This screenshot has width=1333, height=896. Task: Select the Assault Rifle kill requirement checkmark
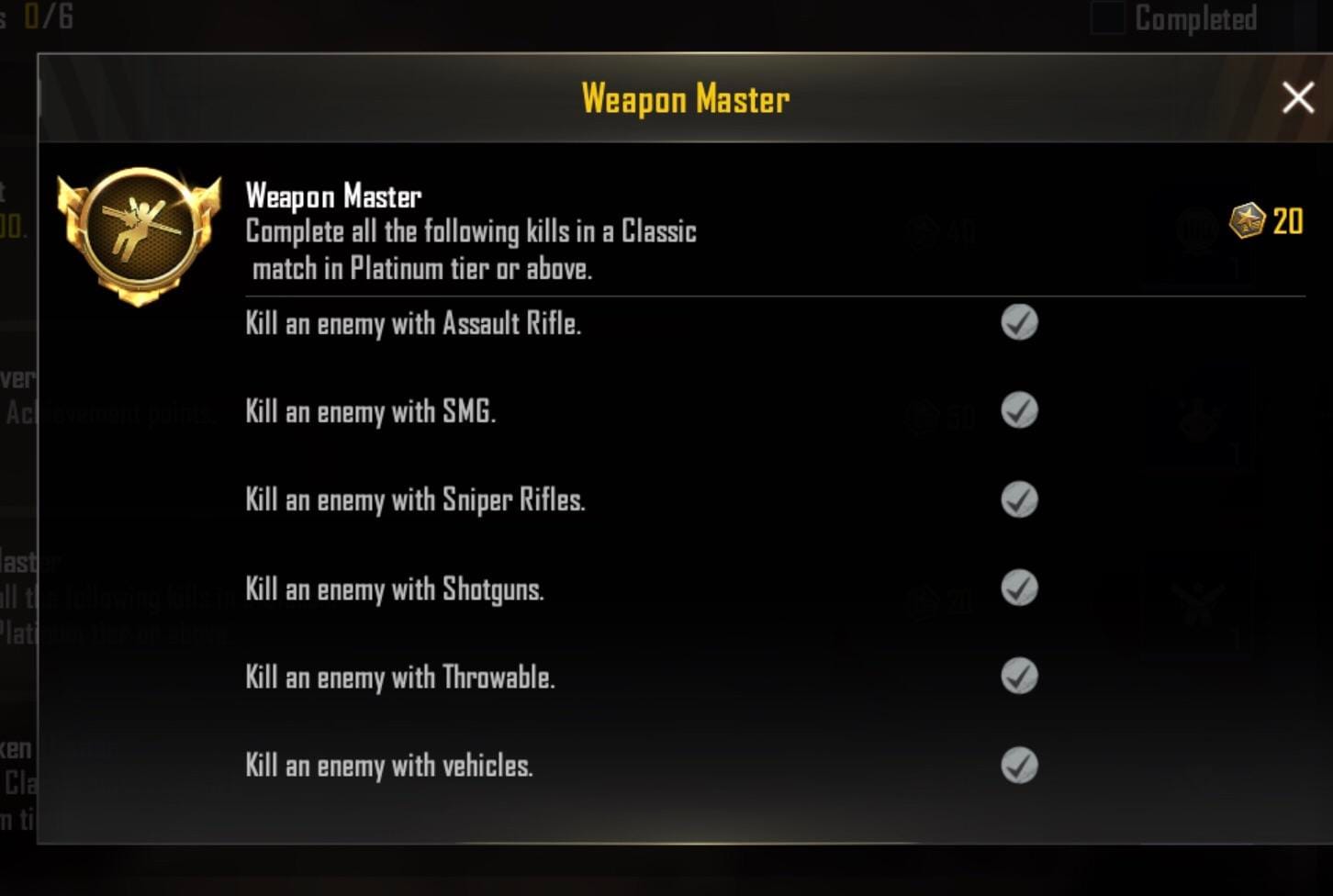pos(1019,322)
